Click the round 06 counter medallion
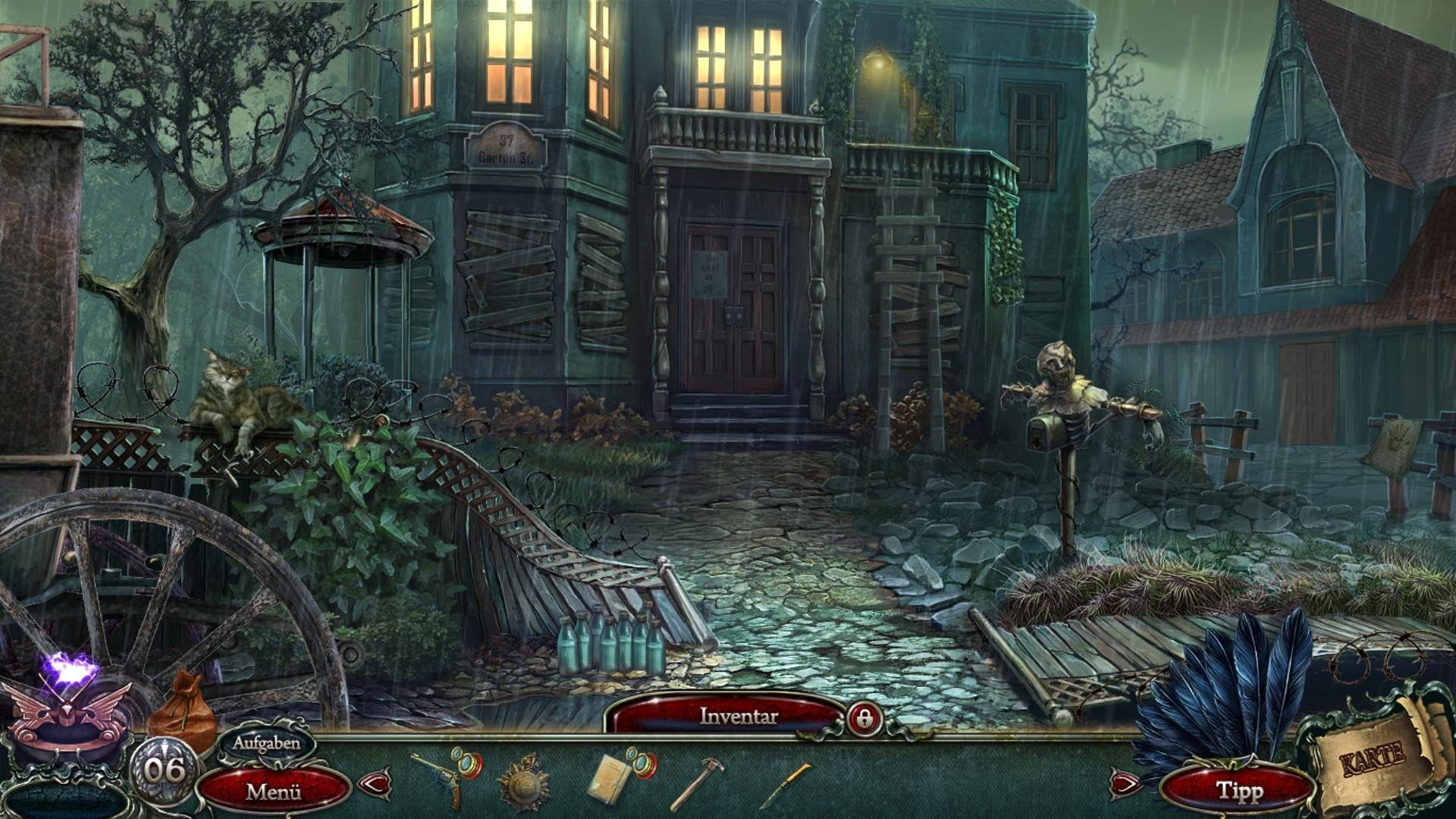1456x819 pixels. [x=165, y=770]
